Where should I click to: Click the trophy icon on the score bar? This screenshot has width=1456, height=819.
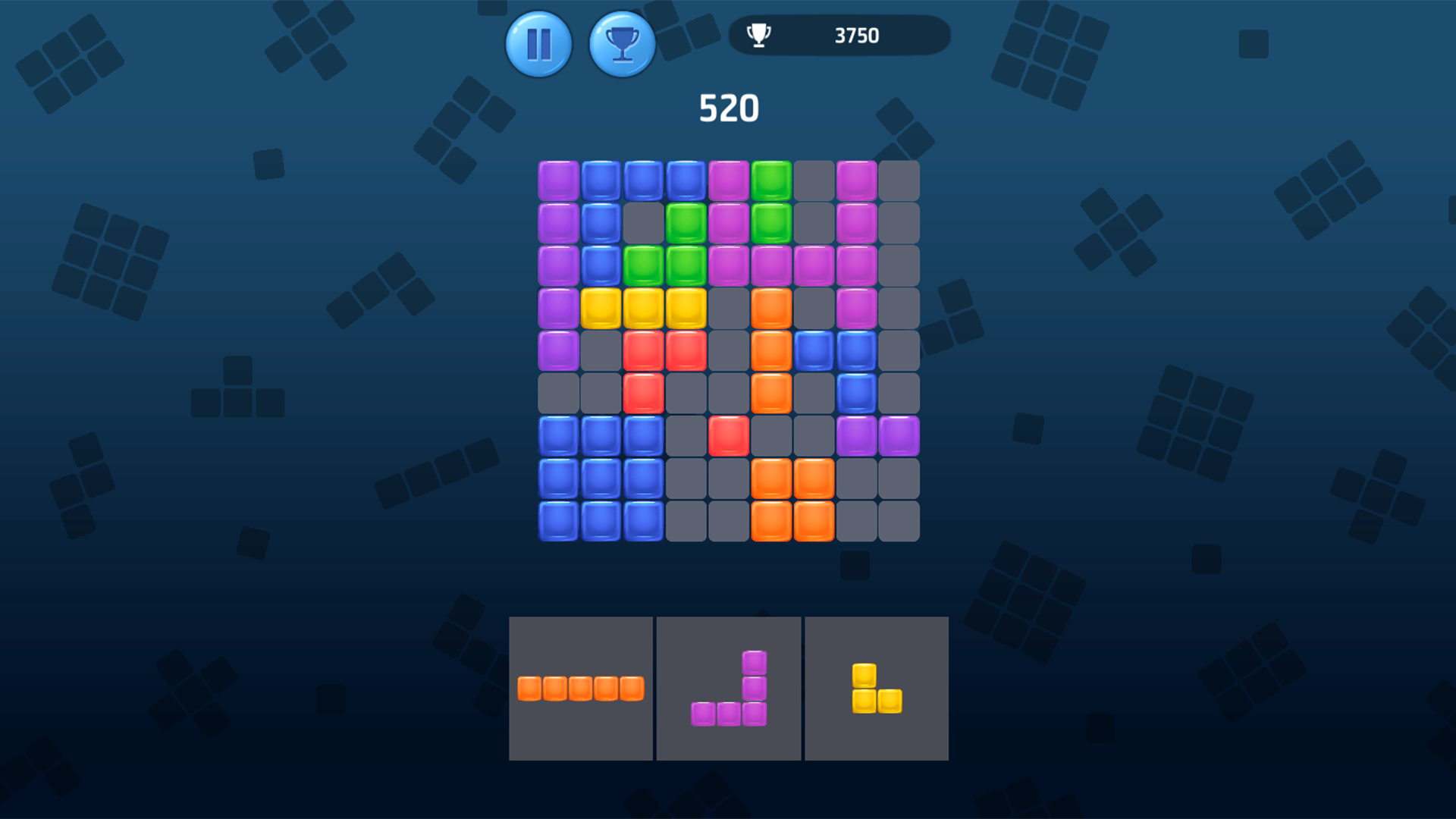coord(758,33)
